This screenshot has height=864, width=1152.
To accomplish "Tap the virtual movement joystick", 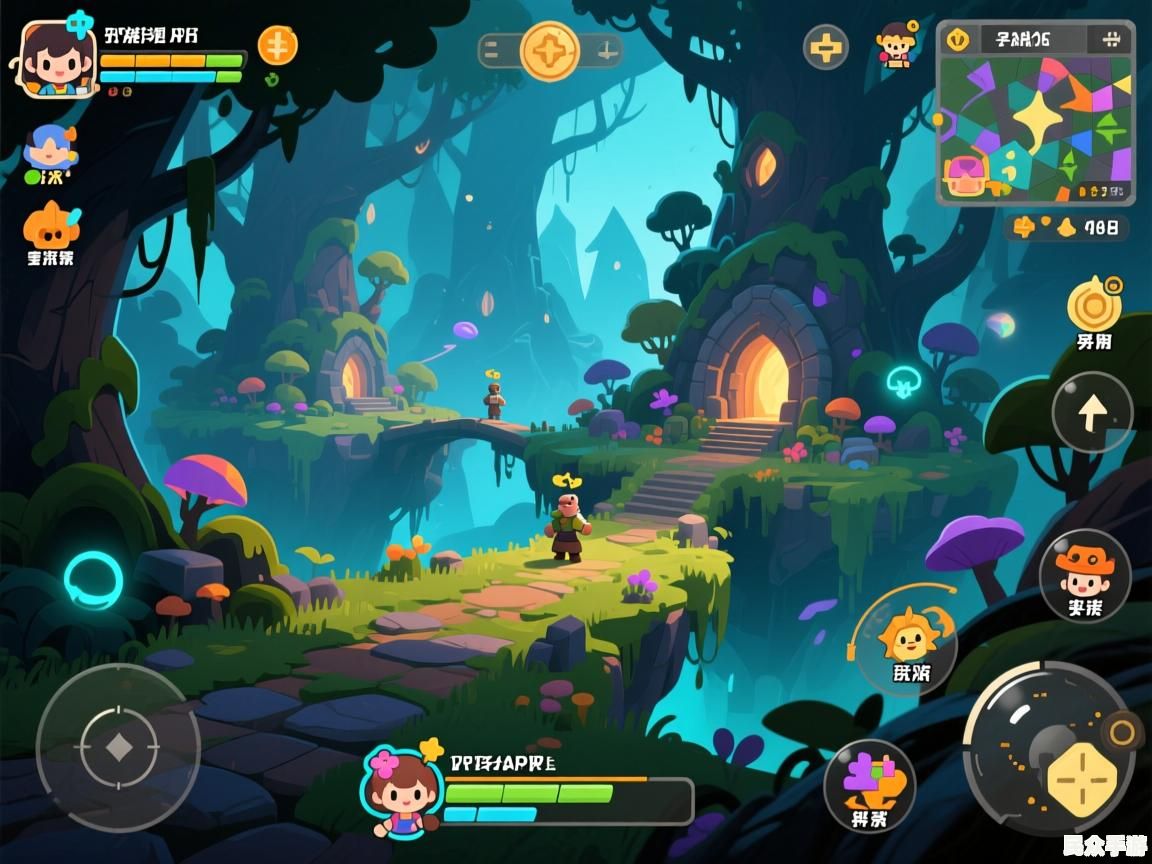I will click(118, 746).
